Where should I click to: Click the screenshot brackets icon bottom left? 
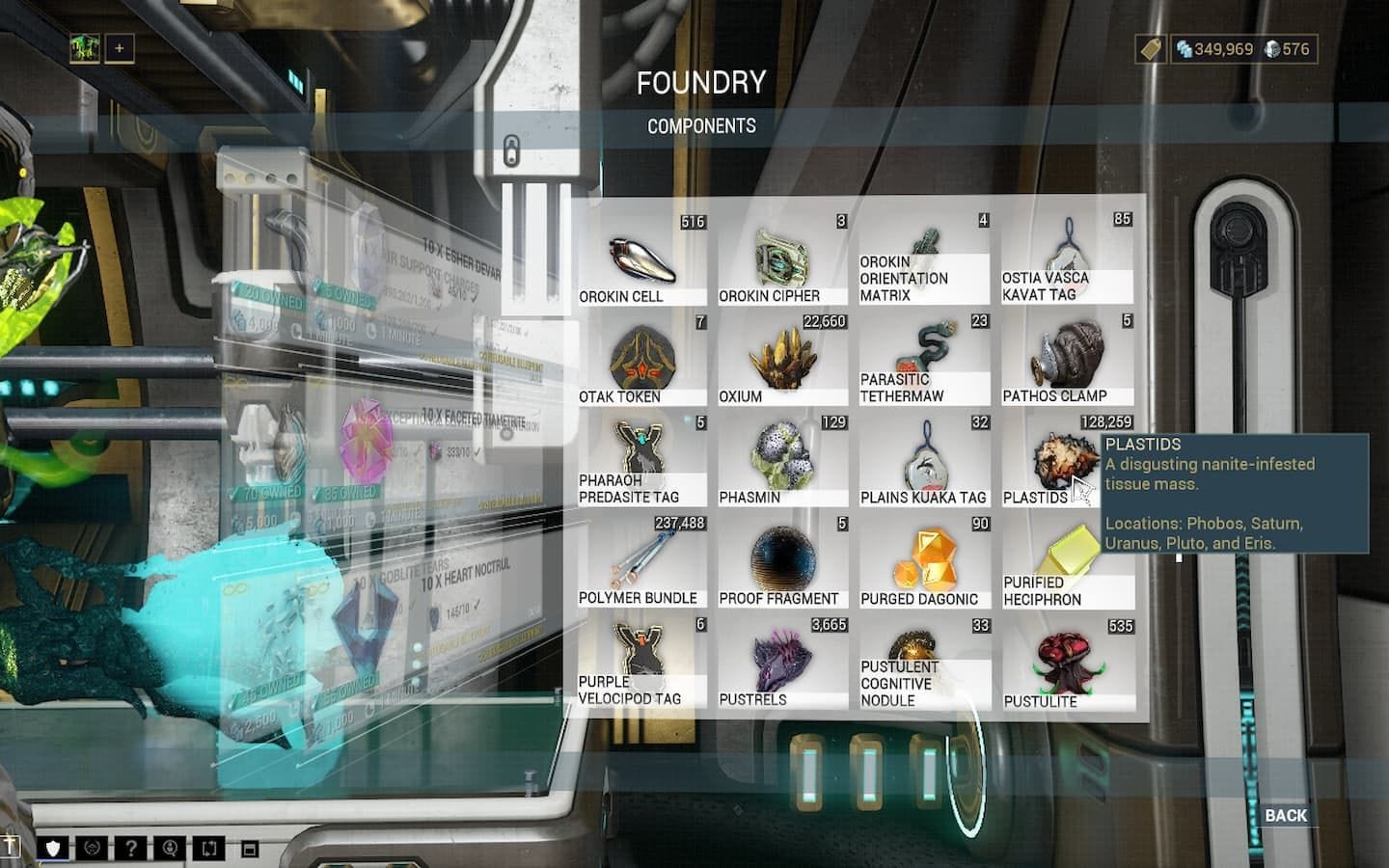click(x=208, y=850)
